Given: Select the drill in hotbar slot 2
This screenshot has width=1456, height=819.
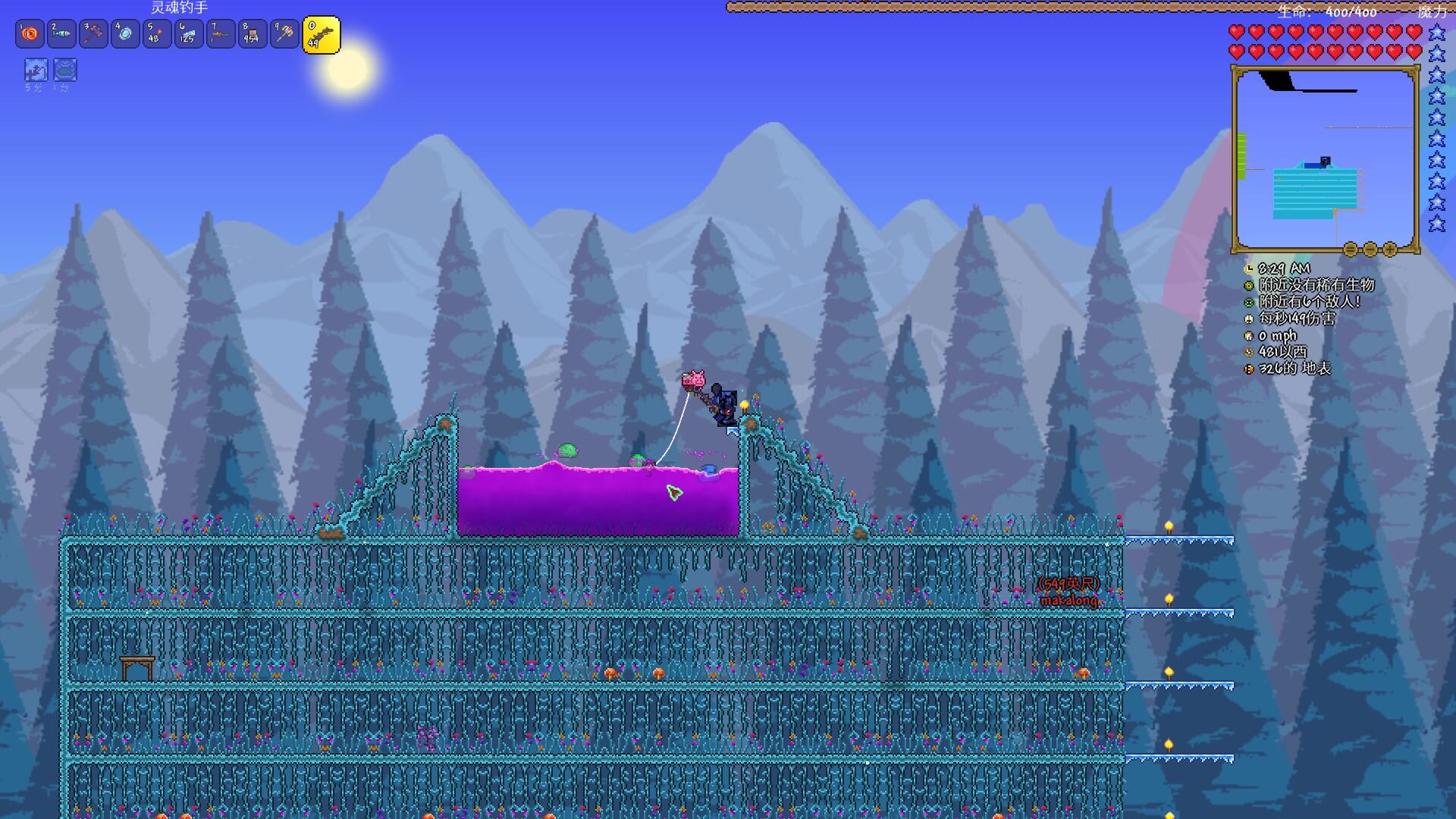Looking at the screenshot, I should click(x=61, y=34).
